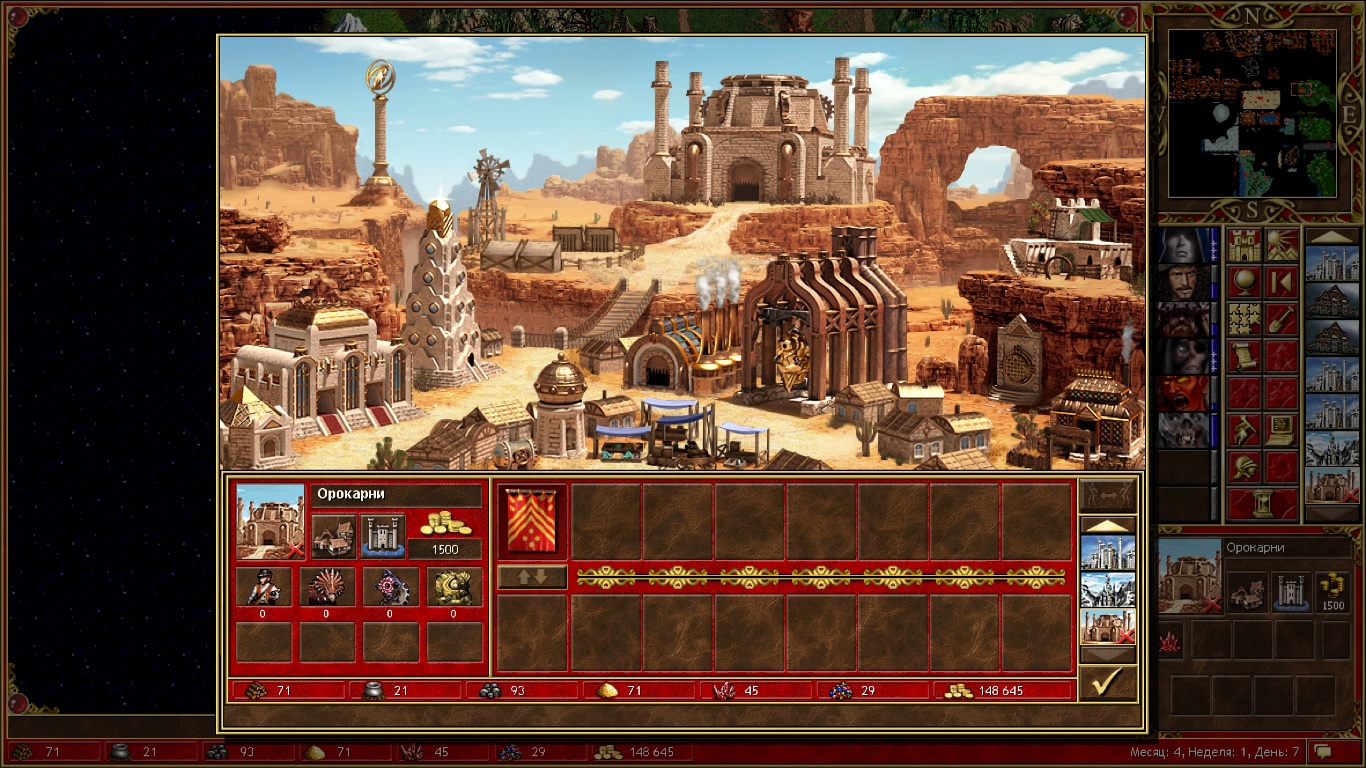Open the fort icon with the grey castle
Viewport: 1366px width, 768px height.
tap(382, 537)
